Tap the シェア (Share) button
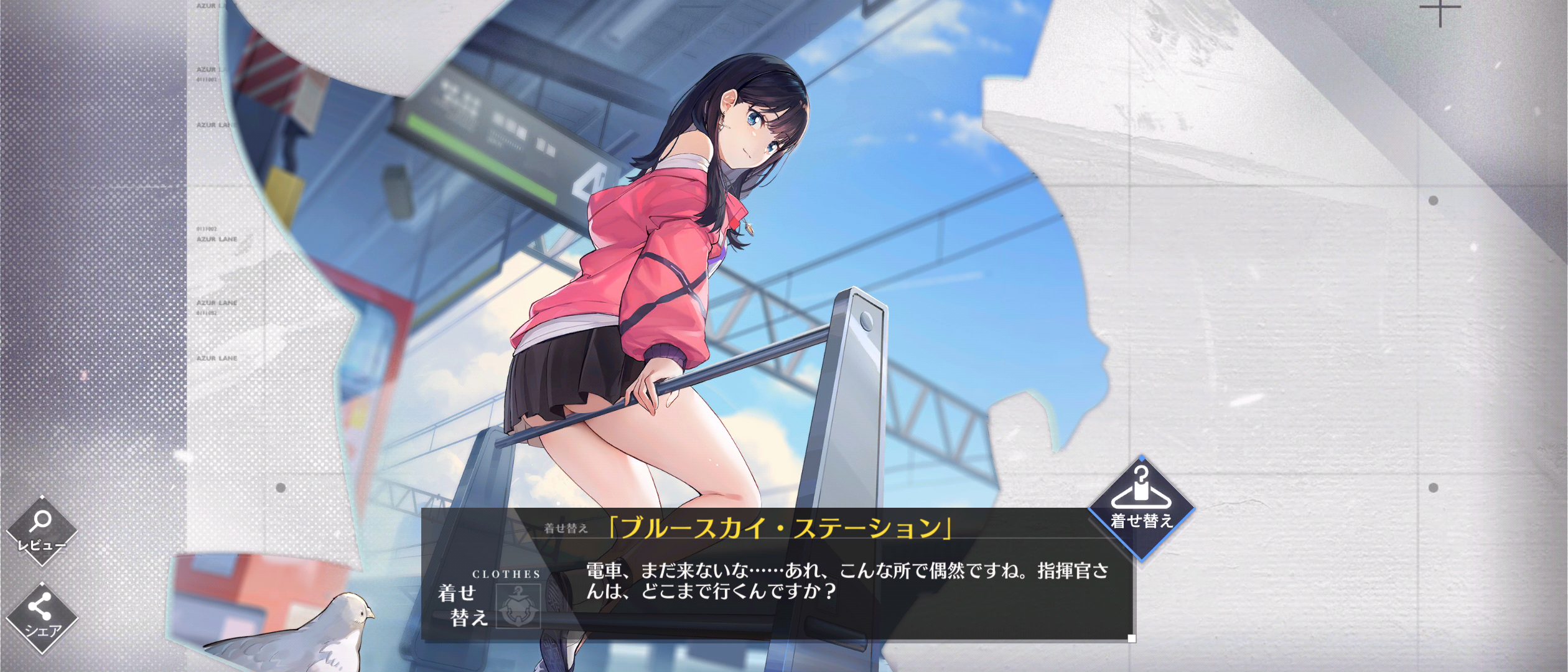The image size is (1568, 672). [x=42, y=617]
